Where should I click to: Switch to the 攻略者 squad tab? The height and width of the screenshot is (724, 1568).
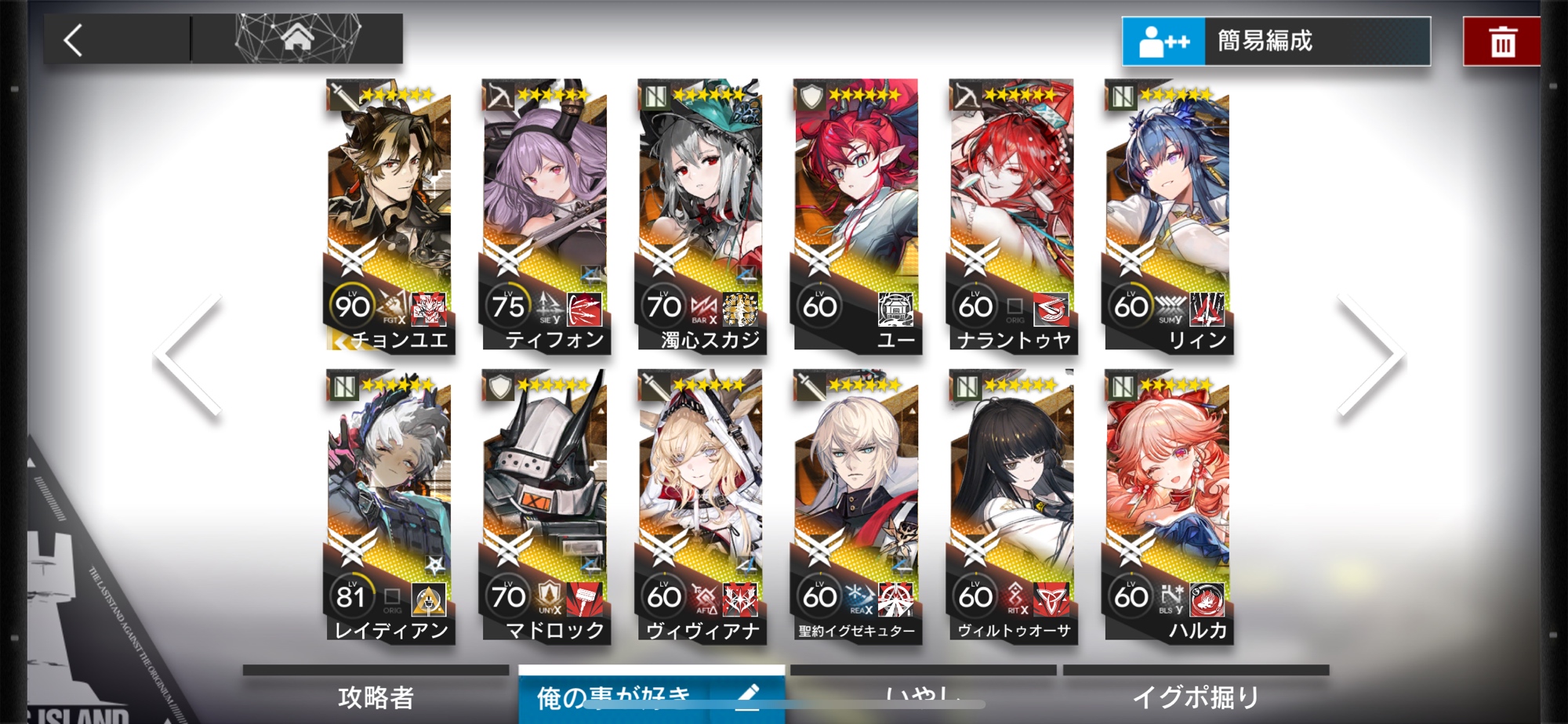pyautogui.click(x=376, y=696)
